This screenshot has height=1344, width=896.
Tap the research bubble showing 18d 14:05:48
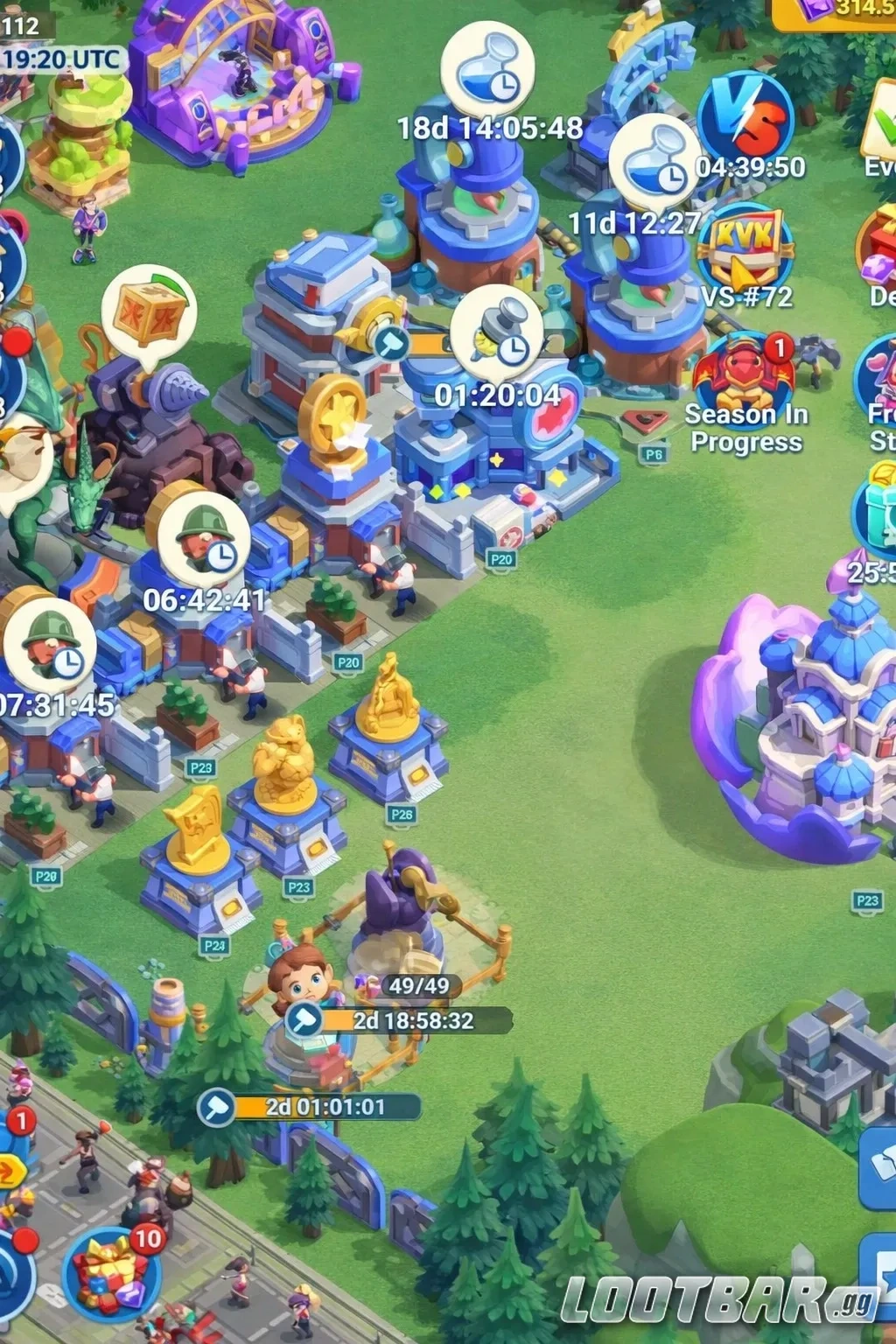point(487,72)
